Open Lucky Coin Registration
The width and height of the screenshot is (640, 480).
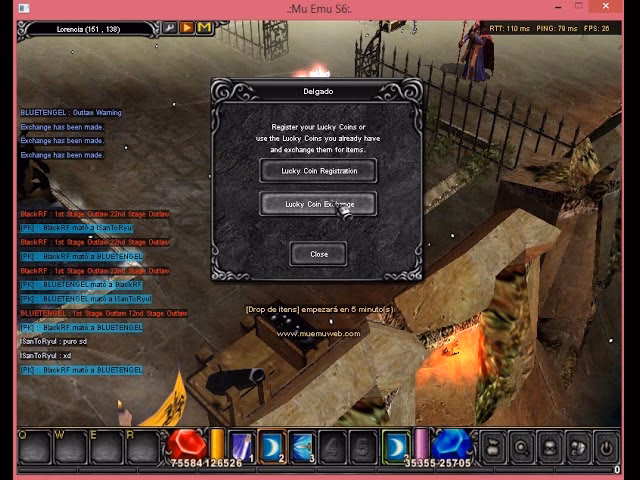[318, 171]
